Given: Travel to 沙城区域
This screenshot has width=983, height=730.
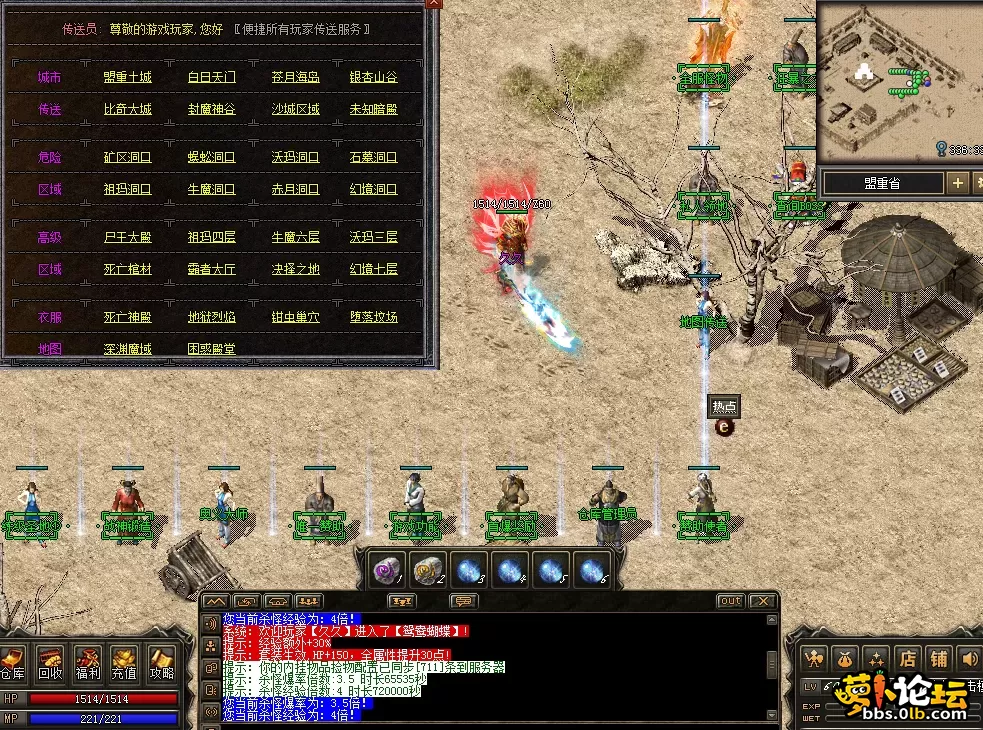Looking at the screenshot, I should pyautogui.click(x=295, y=109).
